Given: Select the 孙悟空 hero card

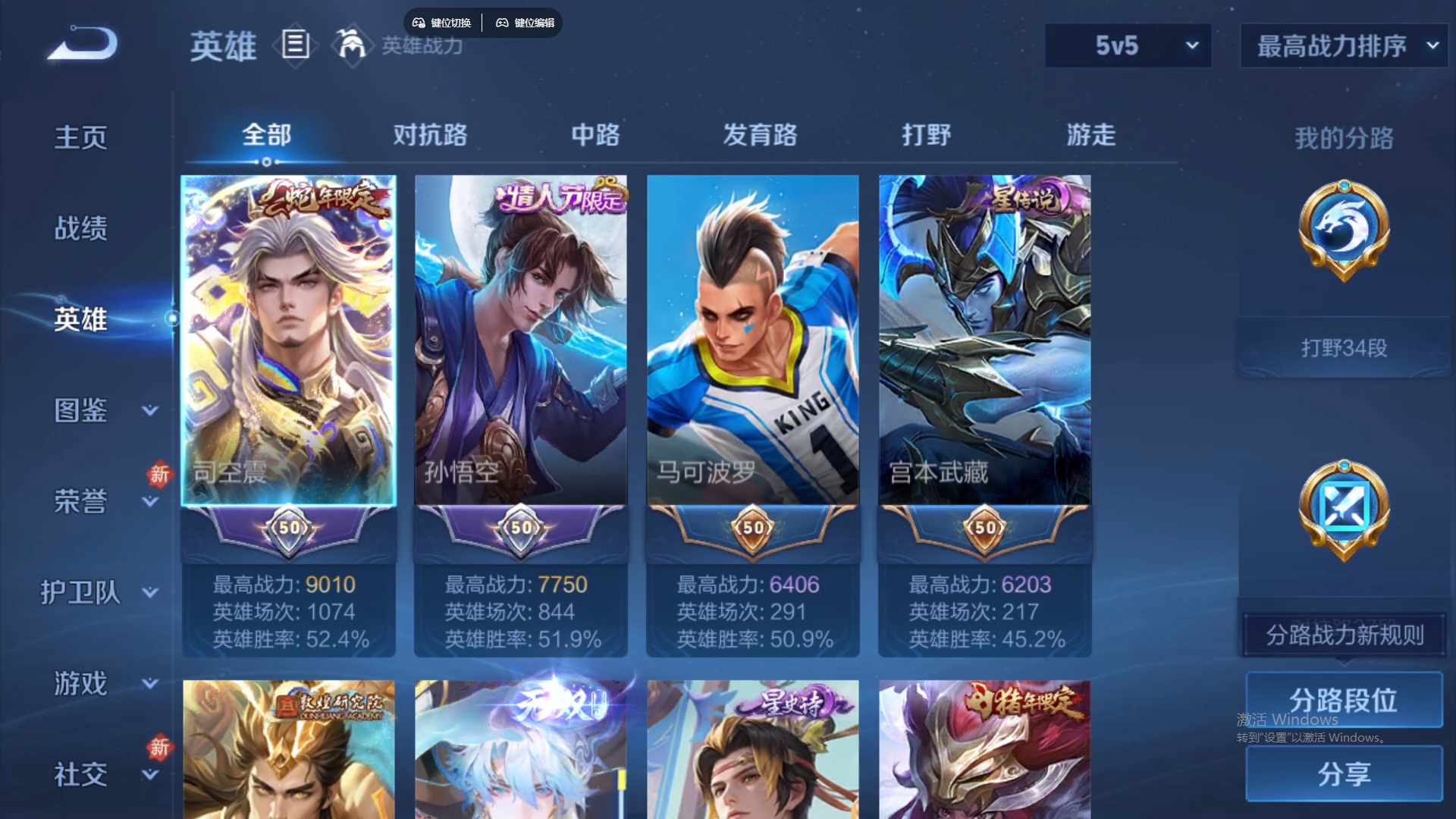Looking at the screenshot, I should tap(520, 341).
